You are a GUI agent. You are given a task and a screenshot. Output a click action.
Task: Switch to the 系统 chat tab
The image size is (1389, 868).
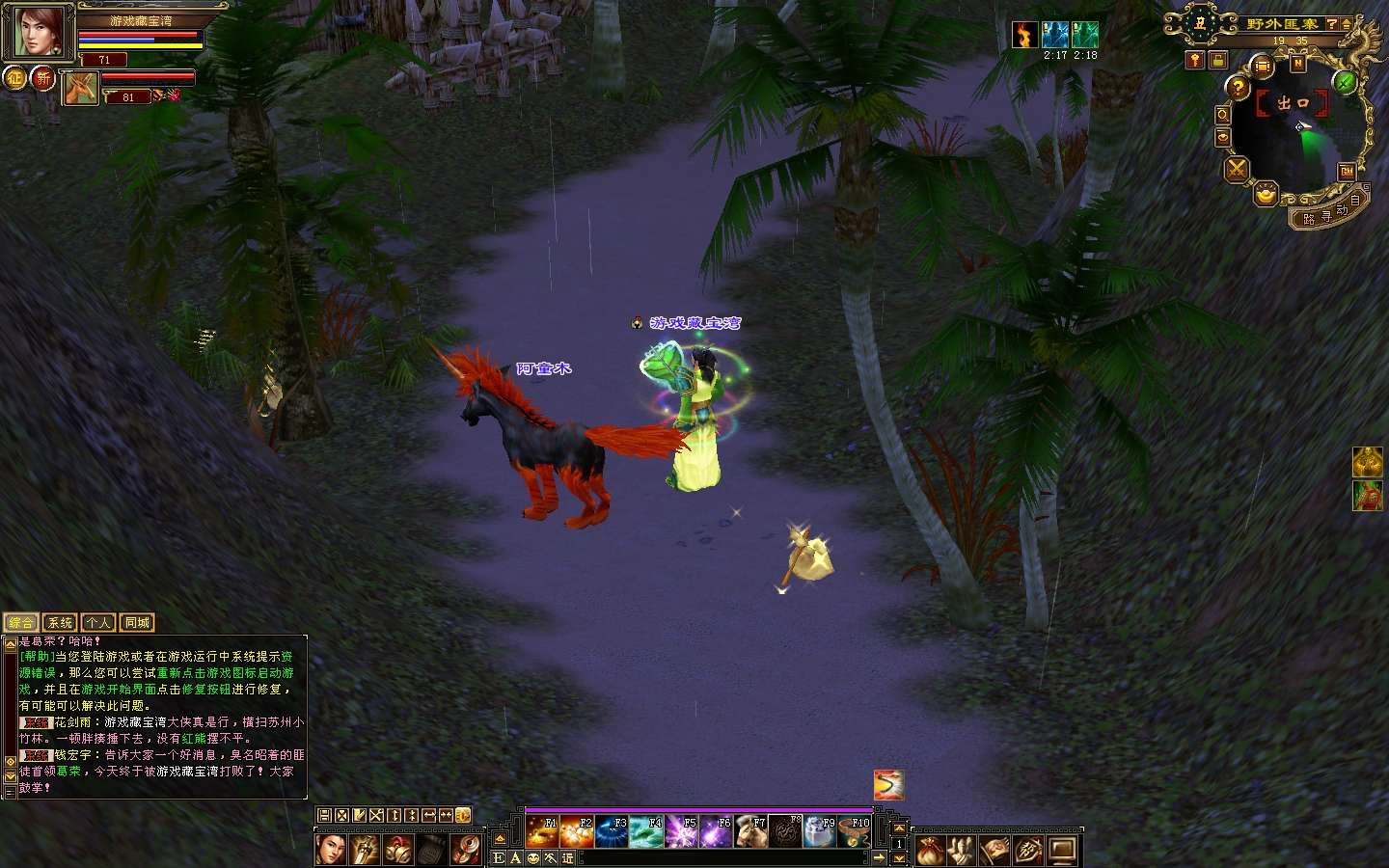pyautogui.click(x=60, y=623)
